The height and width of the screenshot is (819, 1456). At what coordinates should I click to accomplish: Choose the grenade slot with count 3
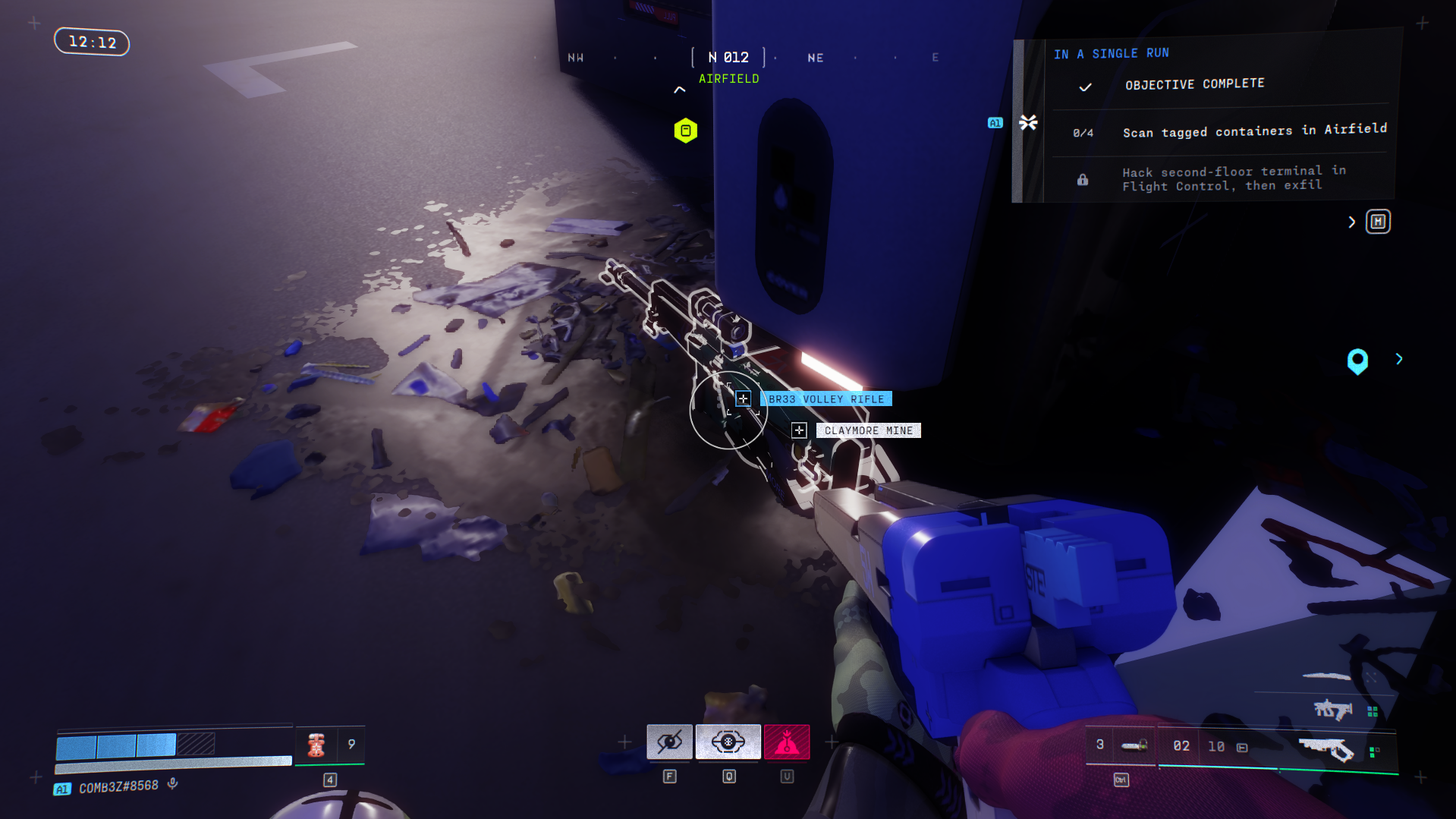pos(1117,745)
